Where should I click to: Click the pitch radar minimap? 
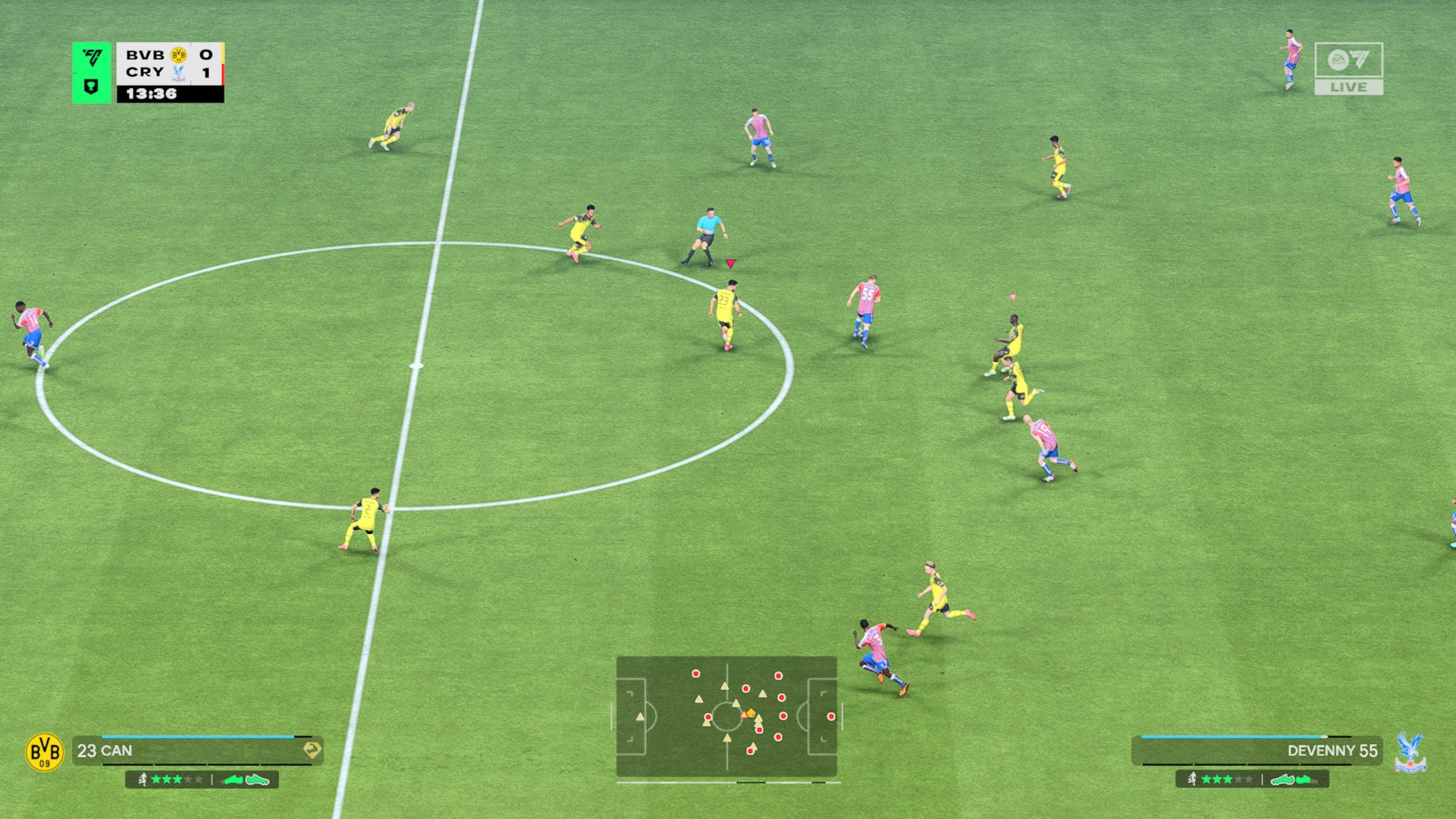click(726, 716)
